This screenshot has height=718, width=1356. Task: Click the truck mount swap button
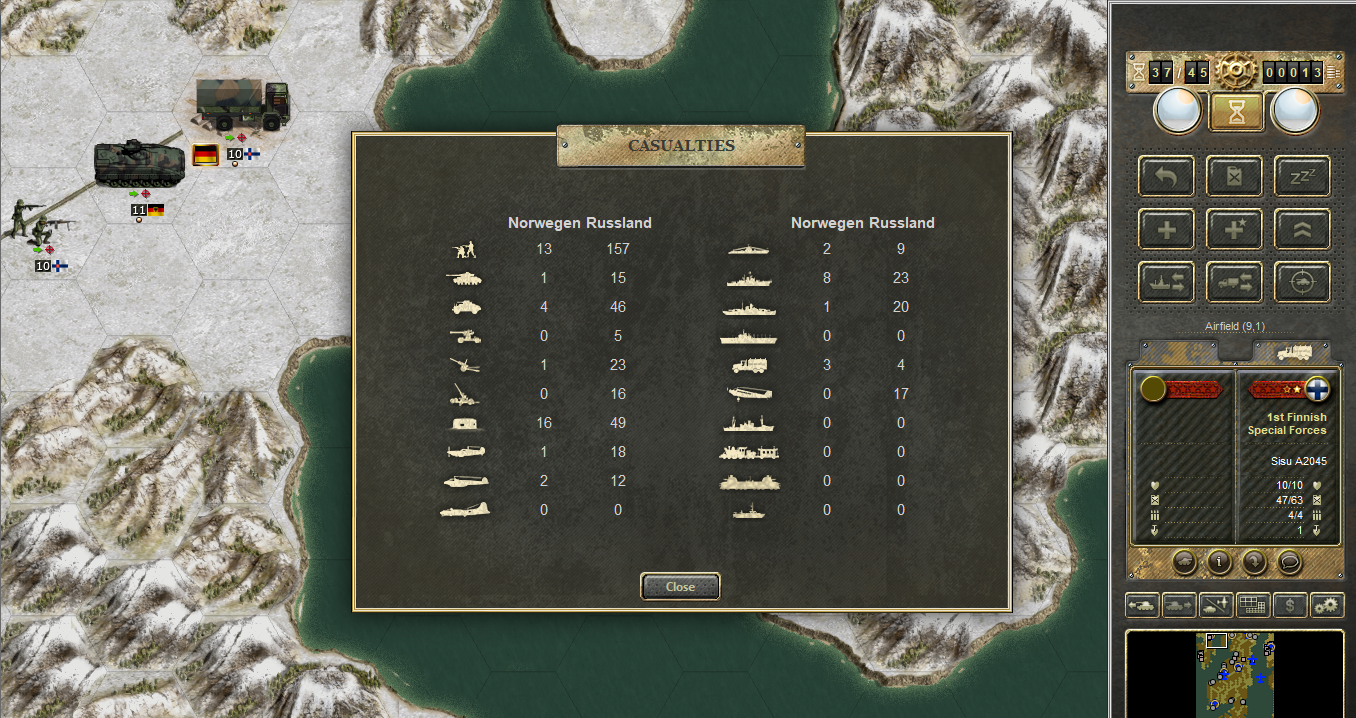[x=1234, y=283]
